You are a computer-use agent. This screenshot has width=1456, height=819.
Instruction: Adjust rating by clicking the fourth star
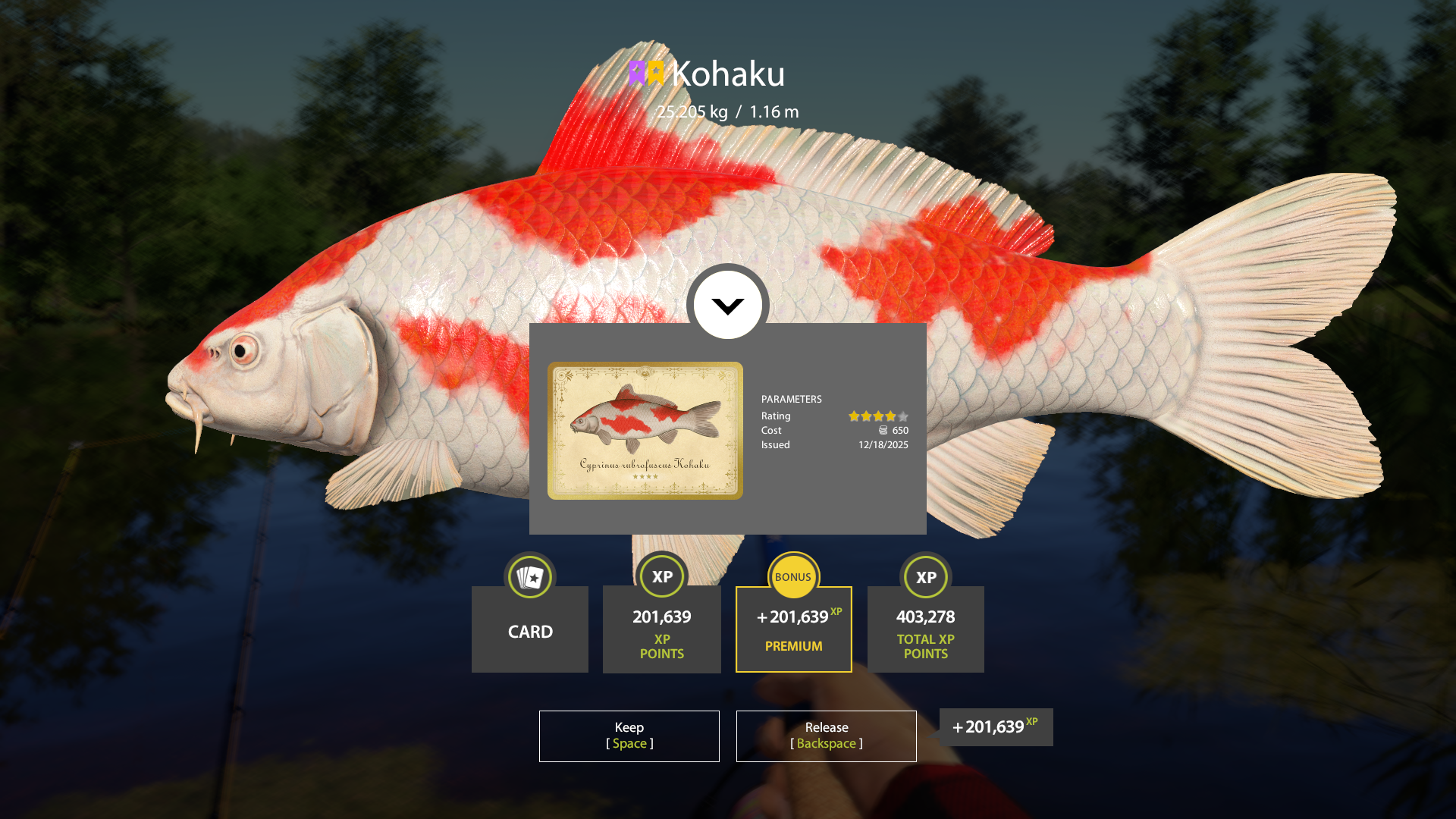tap(890, 416)
